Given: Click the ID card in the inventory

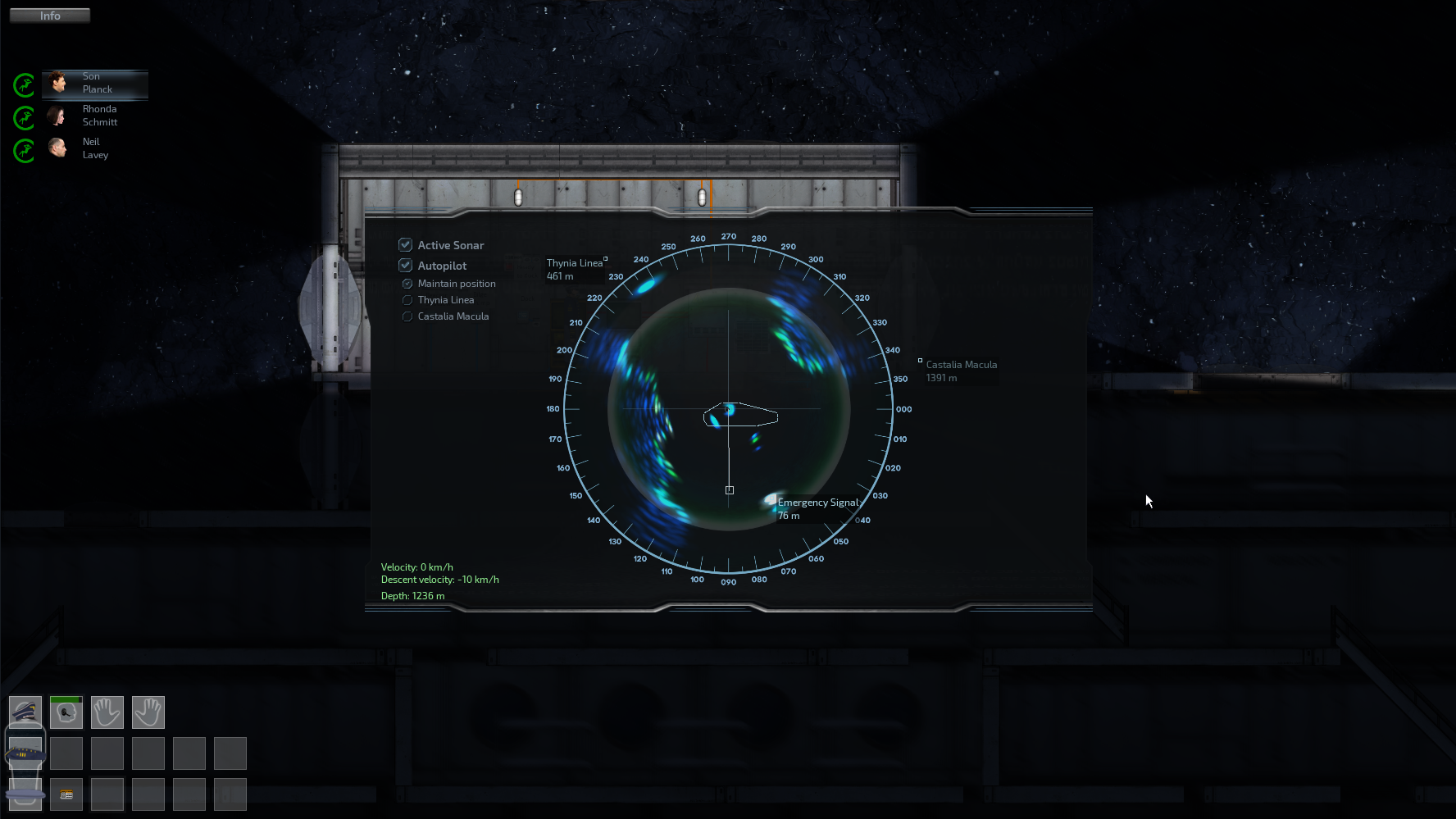Looking at the screenshot, I should [66, 794].
